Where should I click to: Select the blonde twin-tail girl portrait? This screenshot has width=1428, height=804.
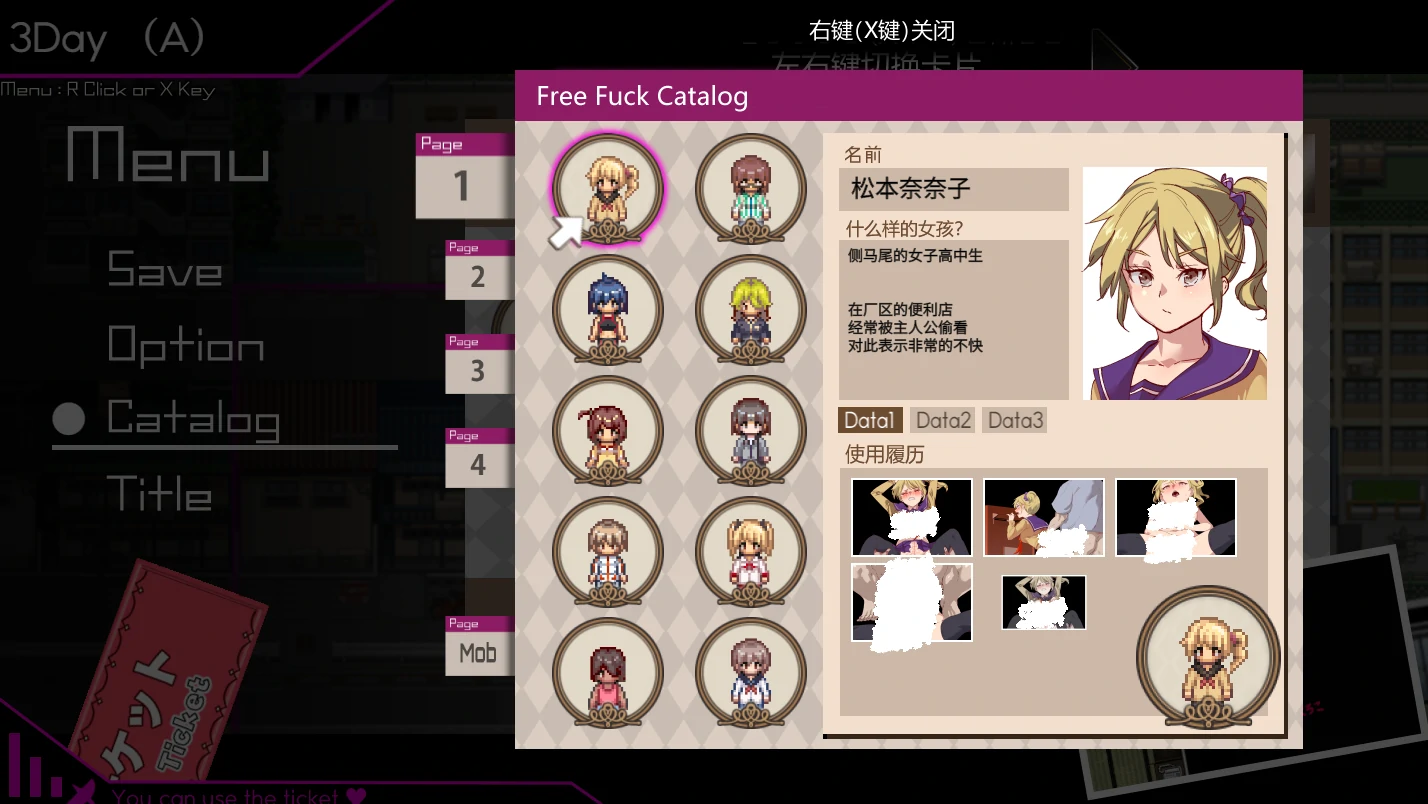[750, 553]
